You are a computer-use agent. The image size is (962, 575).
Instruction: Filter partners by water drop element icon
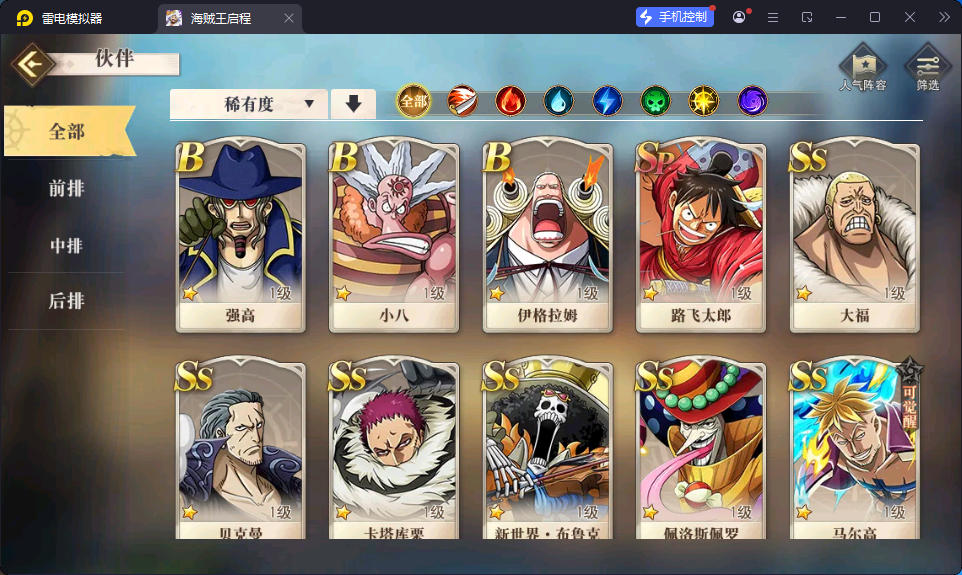[558, 101]
